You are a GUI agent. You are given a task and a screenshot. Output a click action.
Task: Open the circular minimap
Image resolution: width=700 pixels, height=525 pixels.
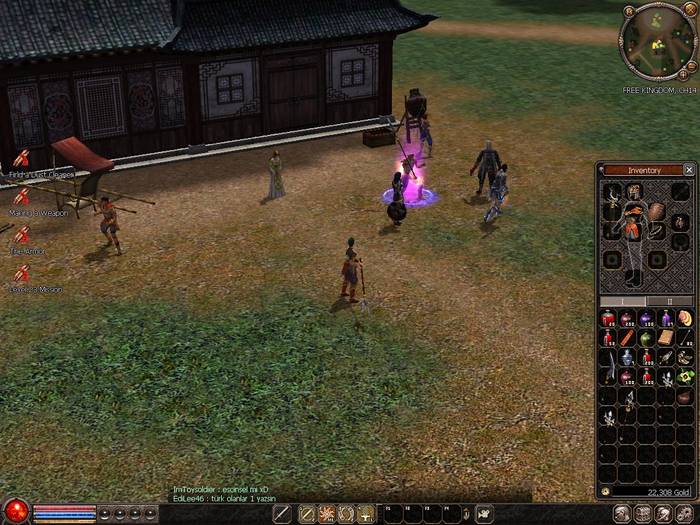657,42
